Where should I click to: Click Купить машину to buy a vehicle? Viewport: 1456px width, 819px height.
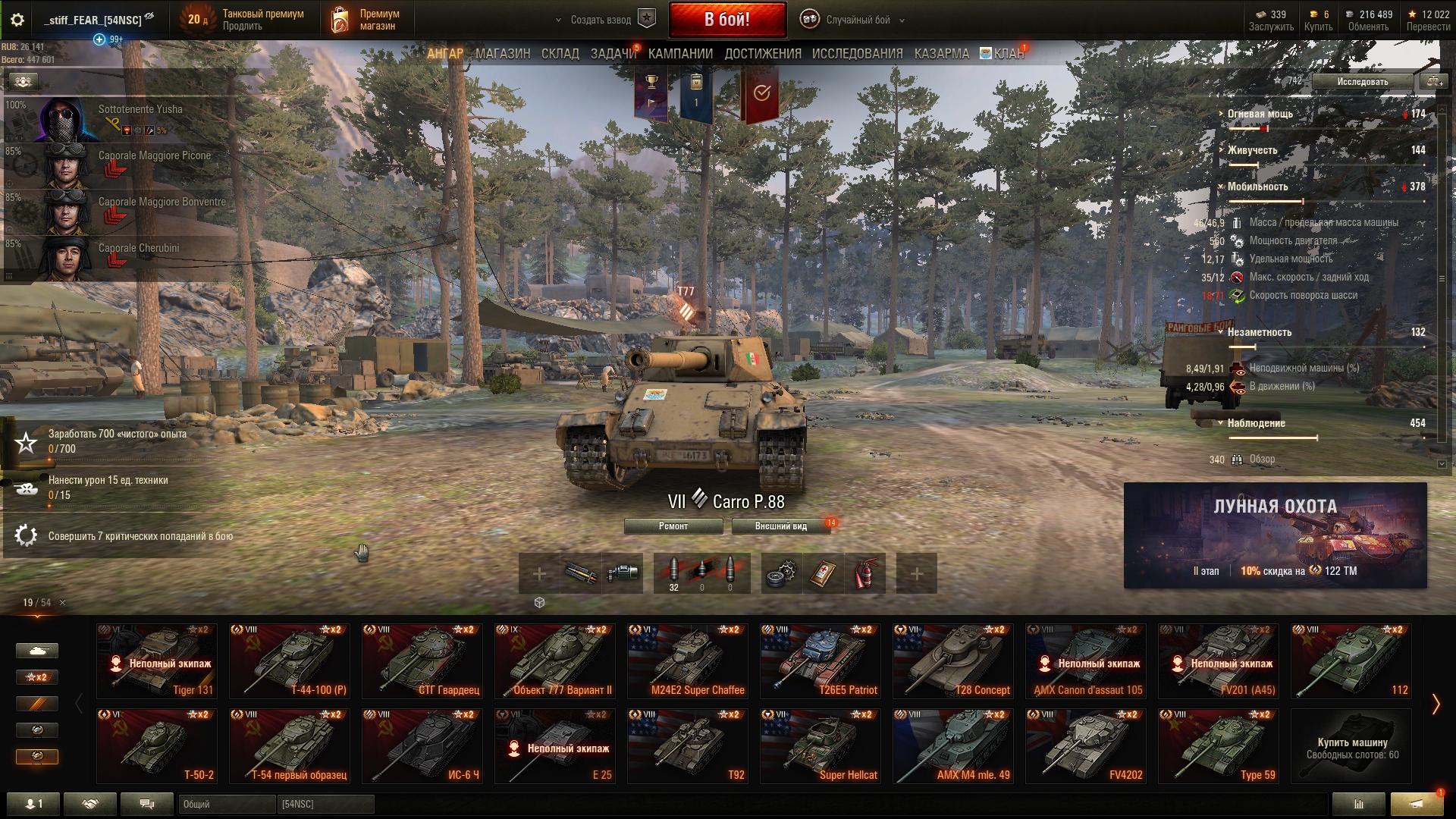click(x=1351, y=747)
